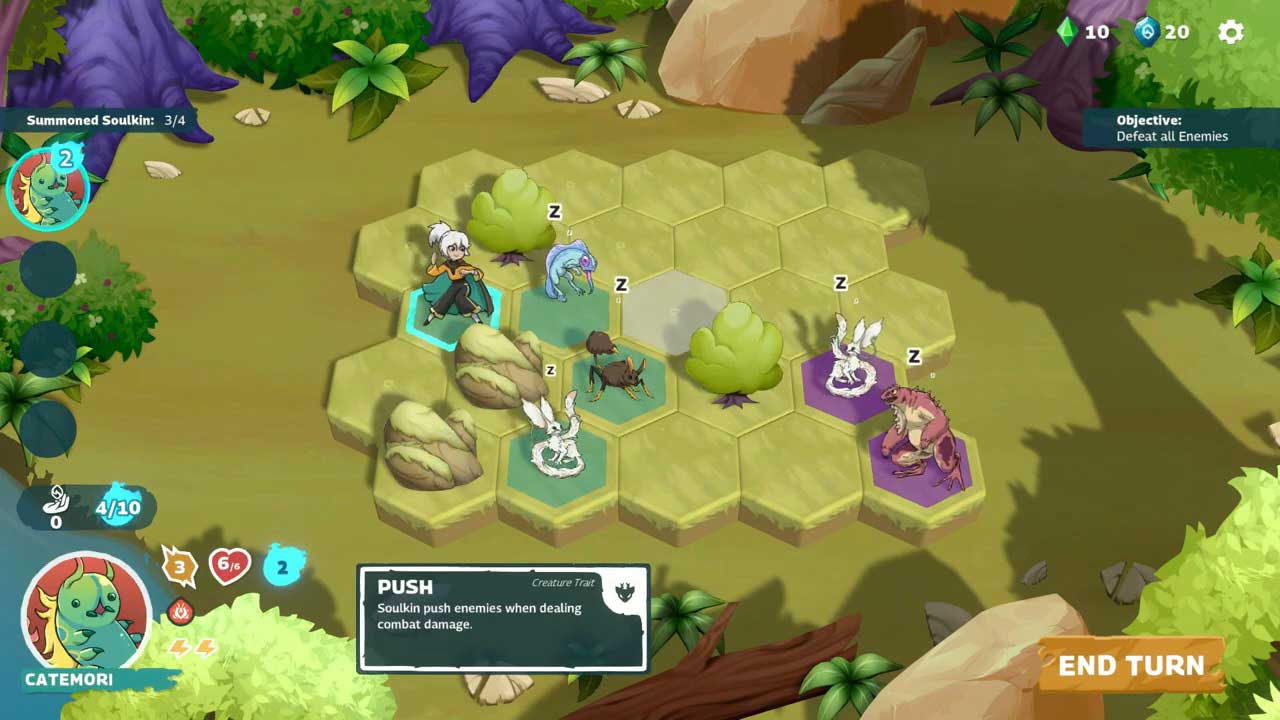End the current turn
The image size is (1280, 720).
[x=1131, y=666]
